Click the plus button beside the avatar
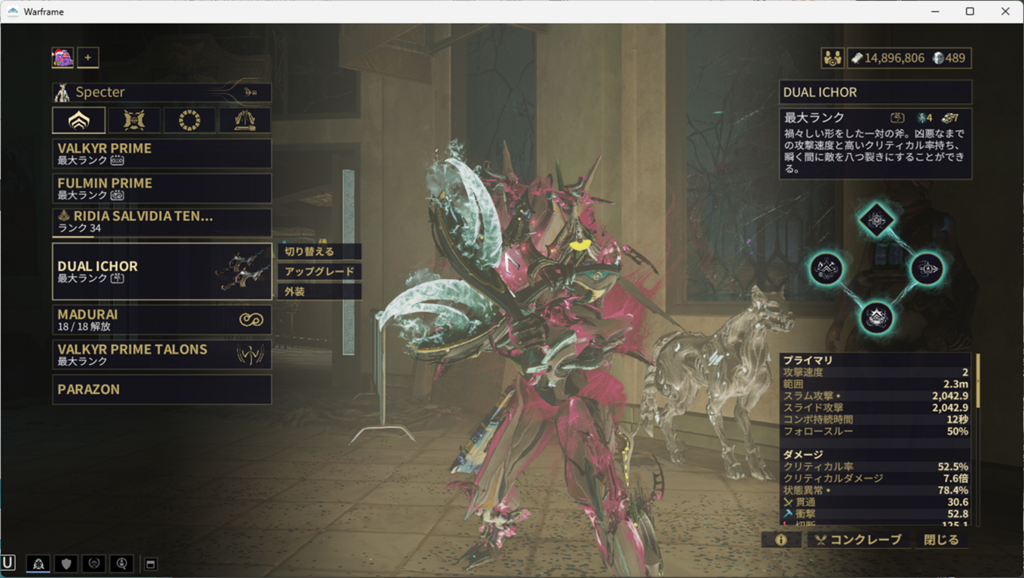This screenshot has width=1024, height=578. tap(88, 58)
